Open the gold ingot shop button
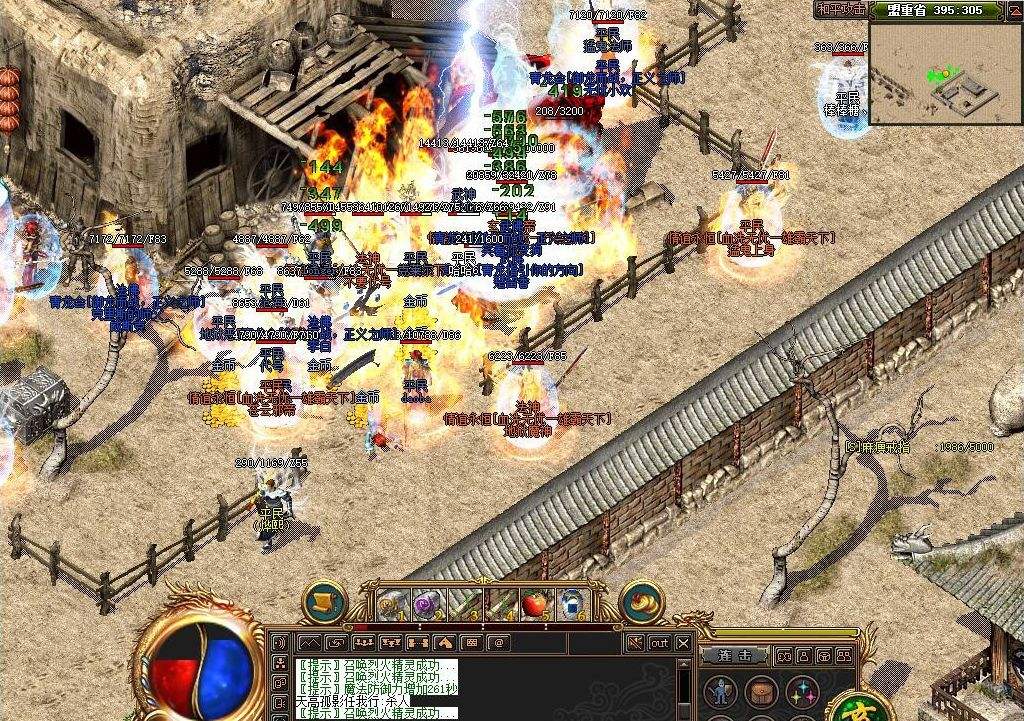 tap(641, 603)
